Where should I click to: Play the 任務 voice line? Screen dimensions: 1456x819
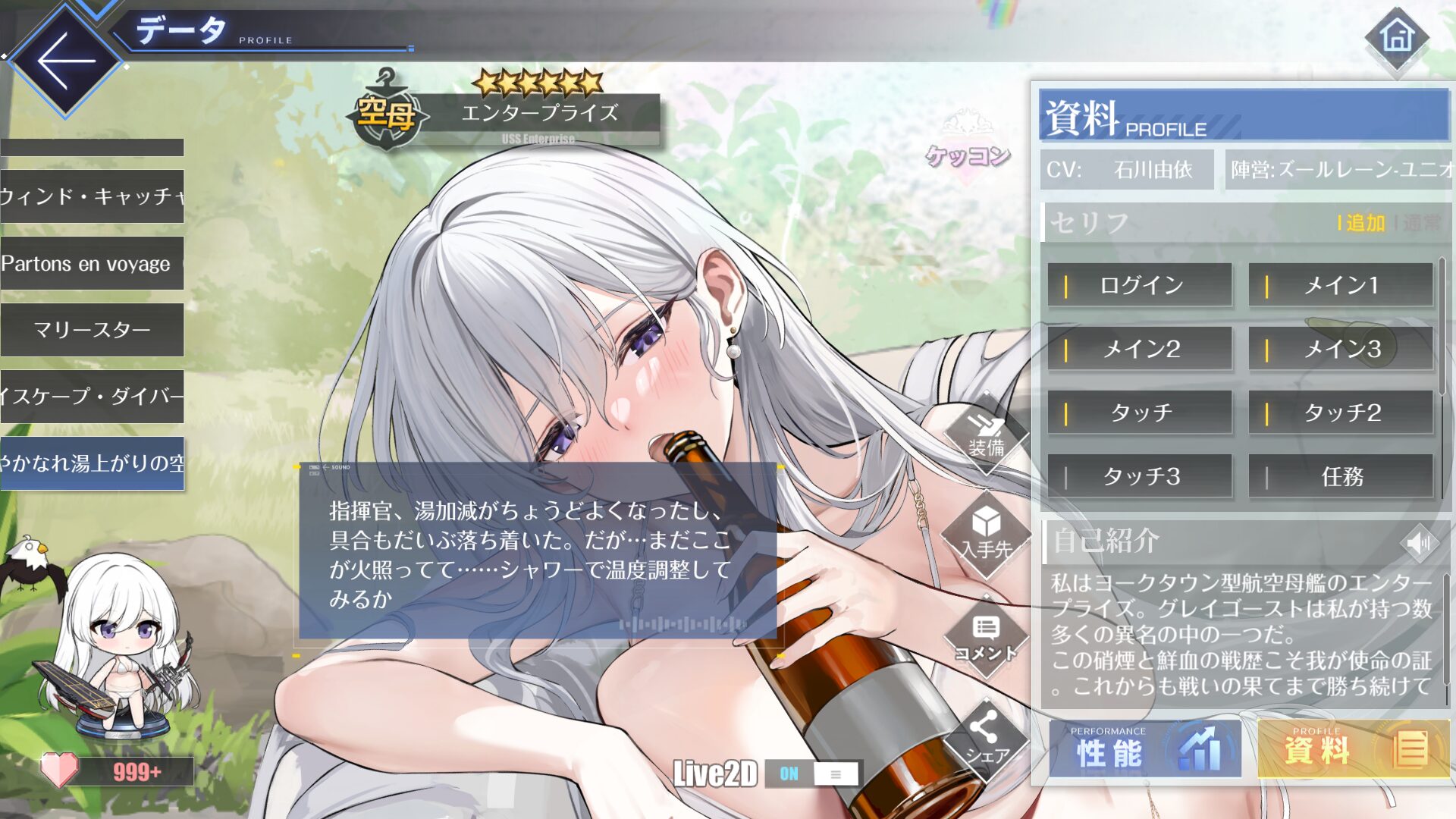[1340, 476]
